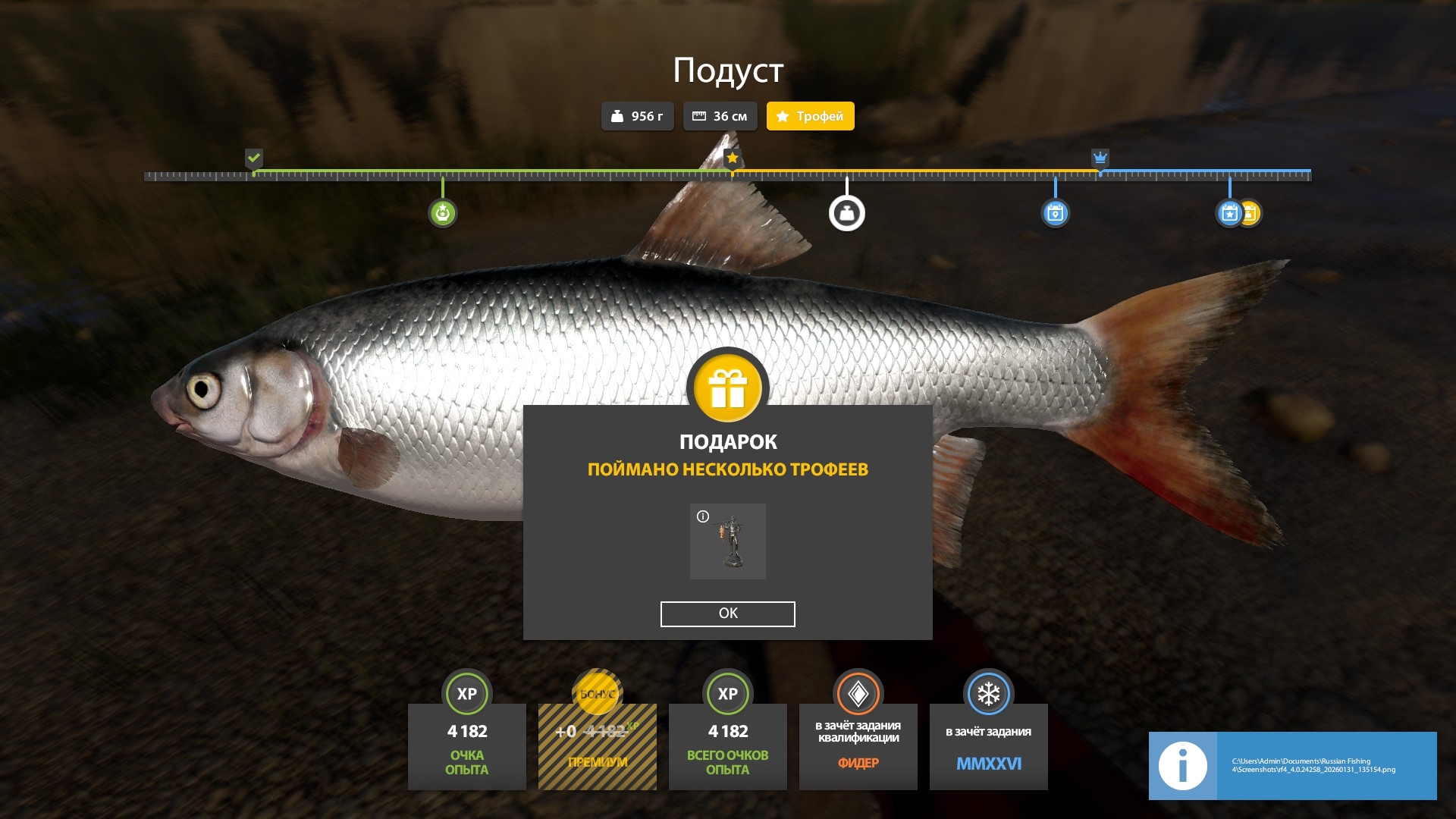Viewport: 1456px width, 819px height.
Task: Click the yellow Трофей badge
Action: (810, 116)
